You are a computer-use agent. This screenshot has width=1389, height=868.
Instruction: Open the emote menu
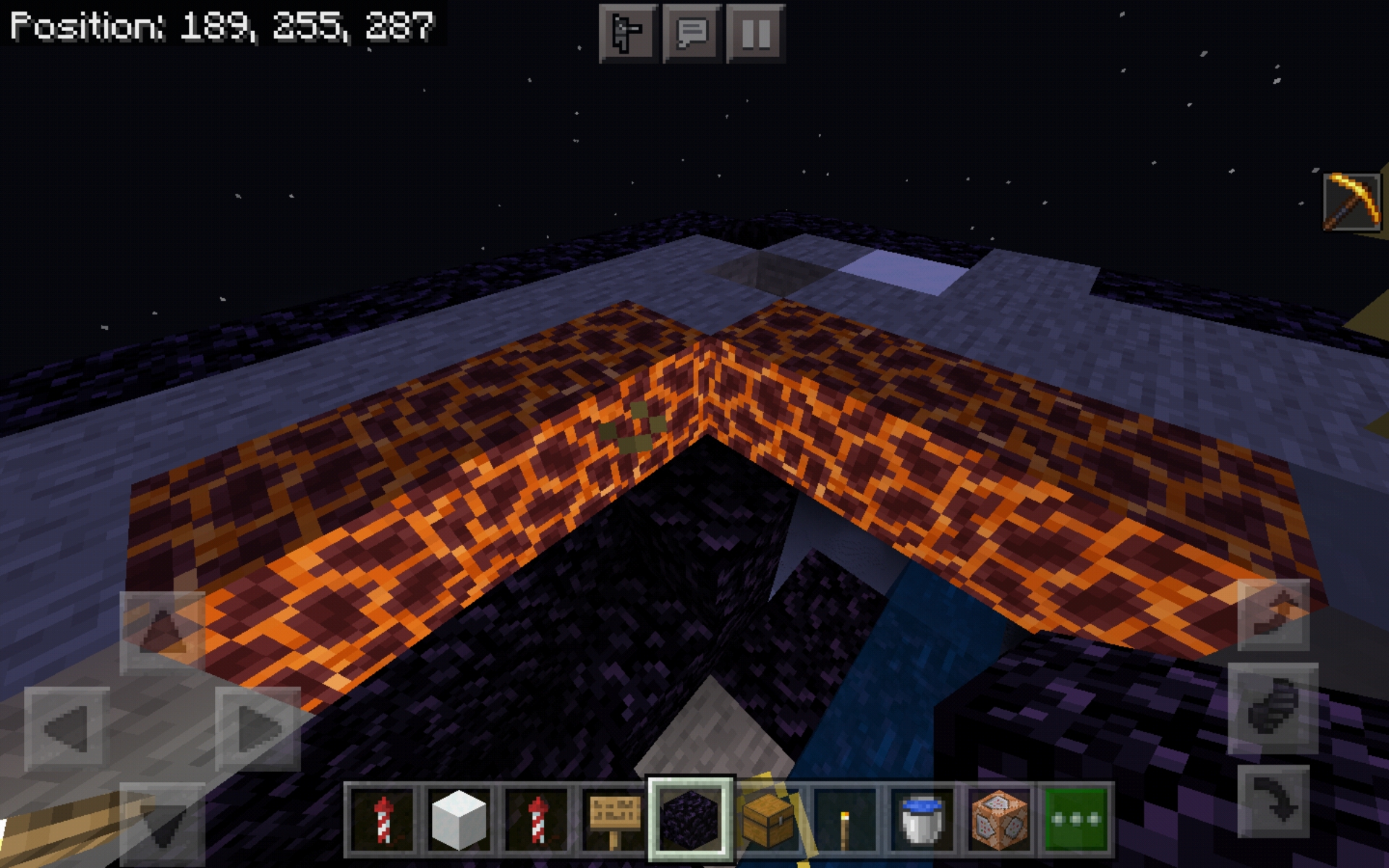coord(626,31)
